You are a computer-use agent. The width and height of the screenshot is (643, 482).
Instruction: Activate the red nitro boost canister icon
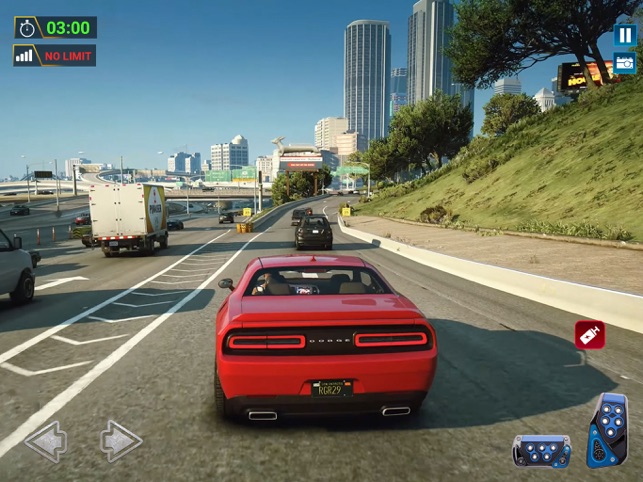[x=589, y=335]
